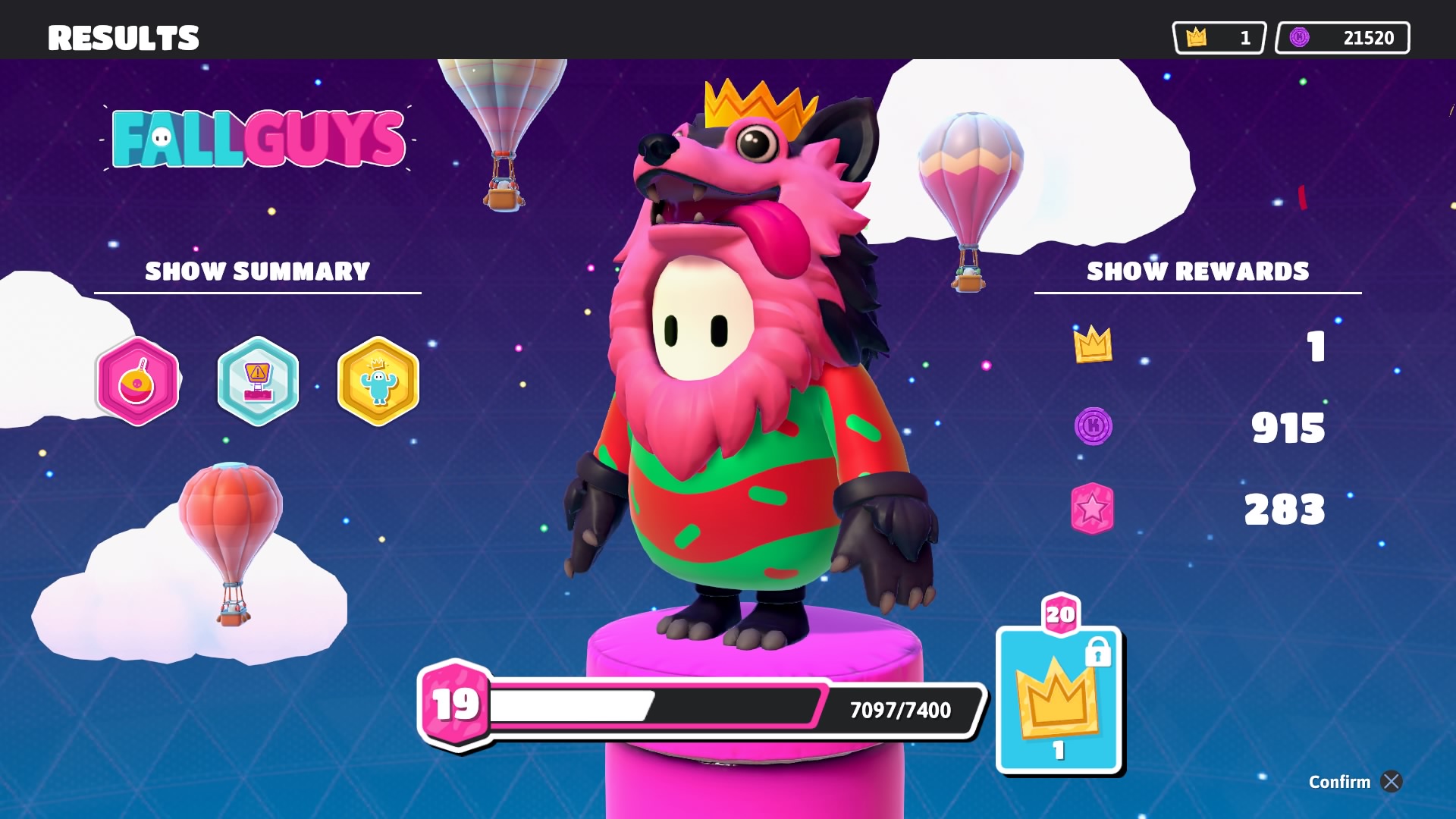The width and height of the screenshot is (1456, 819).
Task: Select the purple Kudos coin reward icon
Action: click(x=1092, y=428)
